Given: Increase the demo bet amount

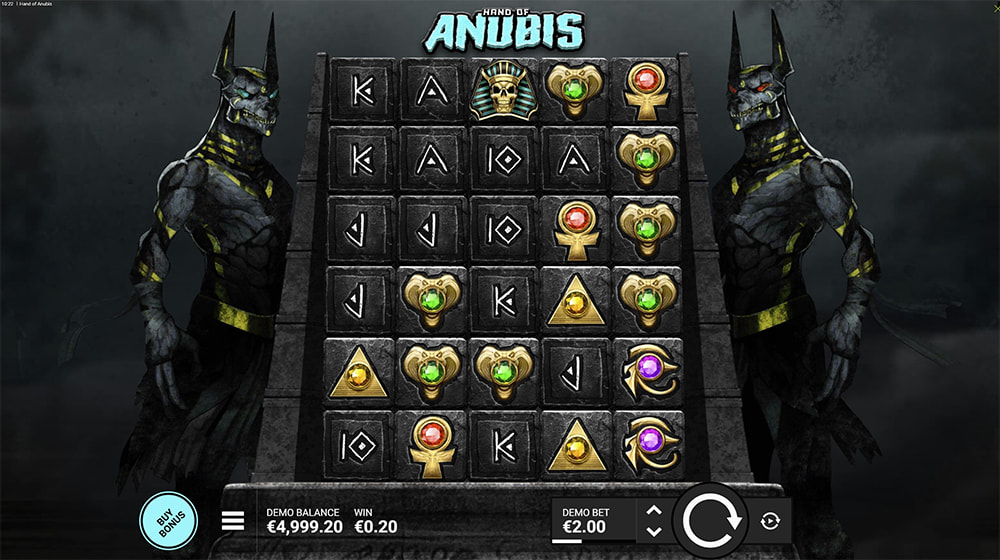Looking at the screenshot, I should pos(654,510).
